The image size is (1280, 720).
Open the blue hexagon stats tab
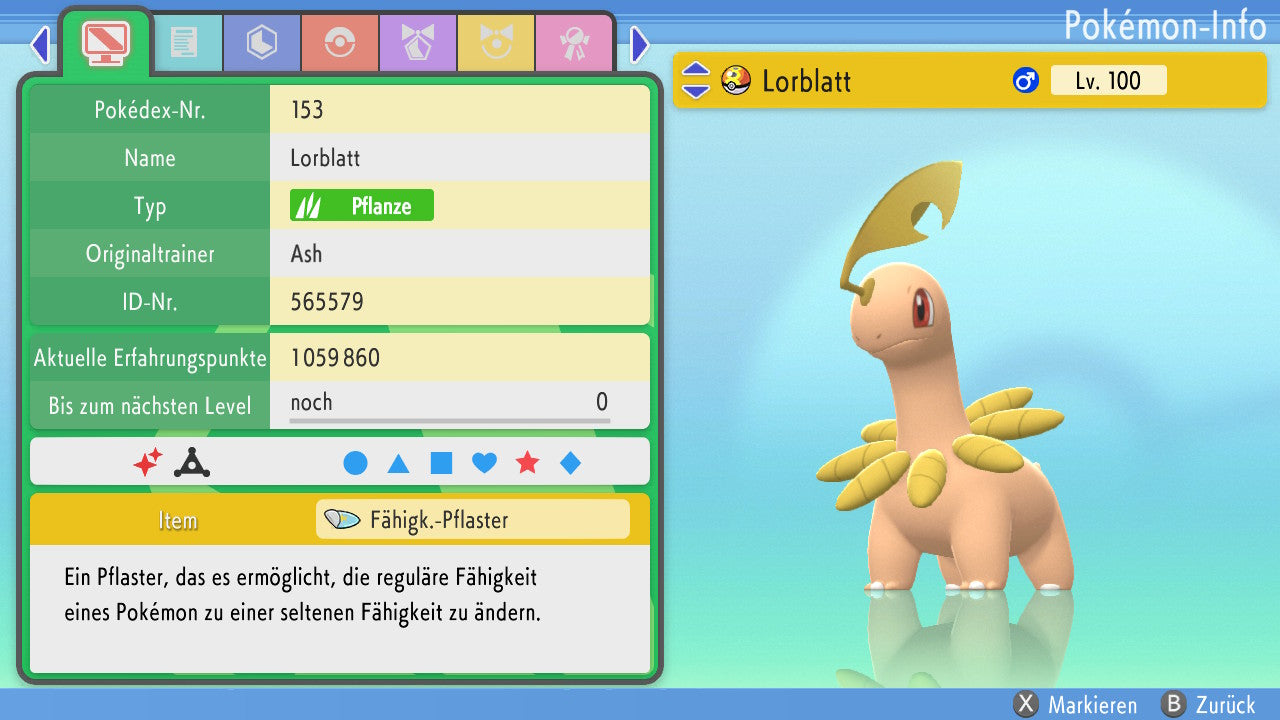(x=262, y=43)
